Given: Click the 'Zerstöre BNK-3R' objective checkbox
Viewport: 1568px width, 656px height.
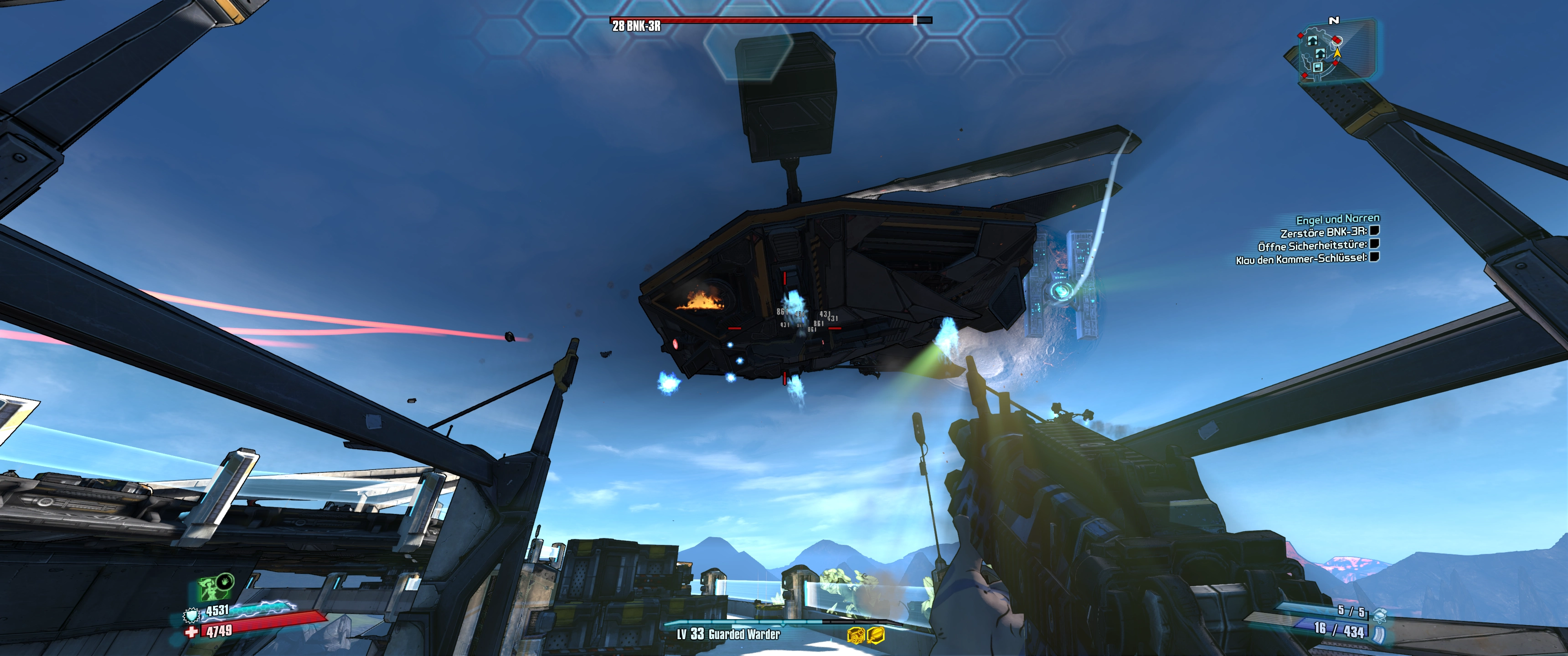Looking at the screenshot, I should click(x=1374, y=231).
